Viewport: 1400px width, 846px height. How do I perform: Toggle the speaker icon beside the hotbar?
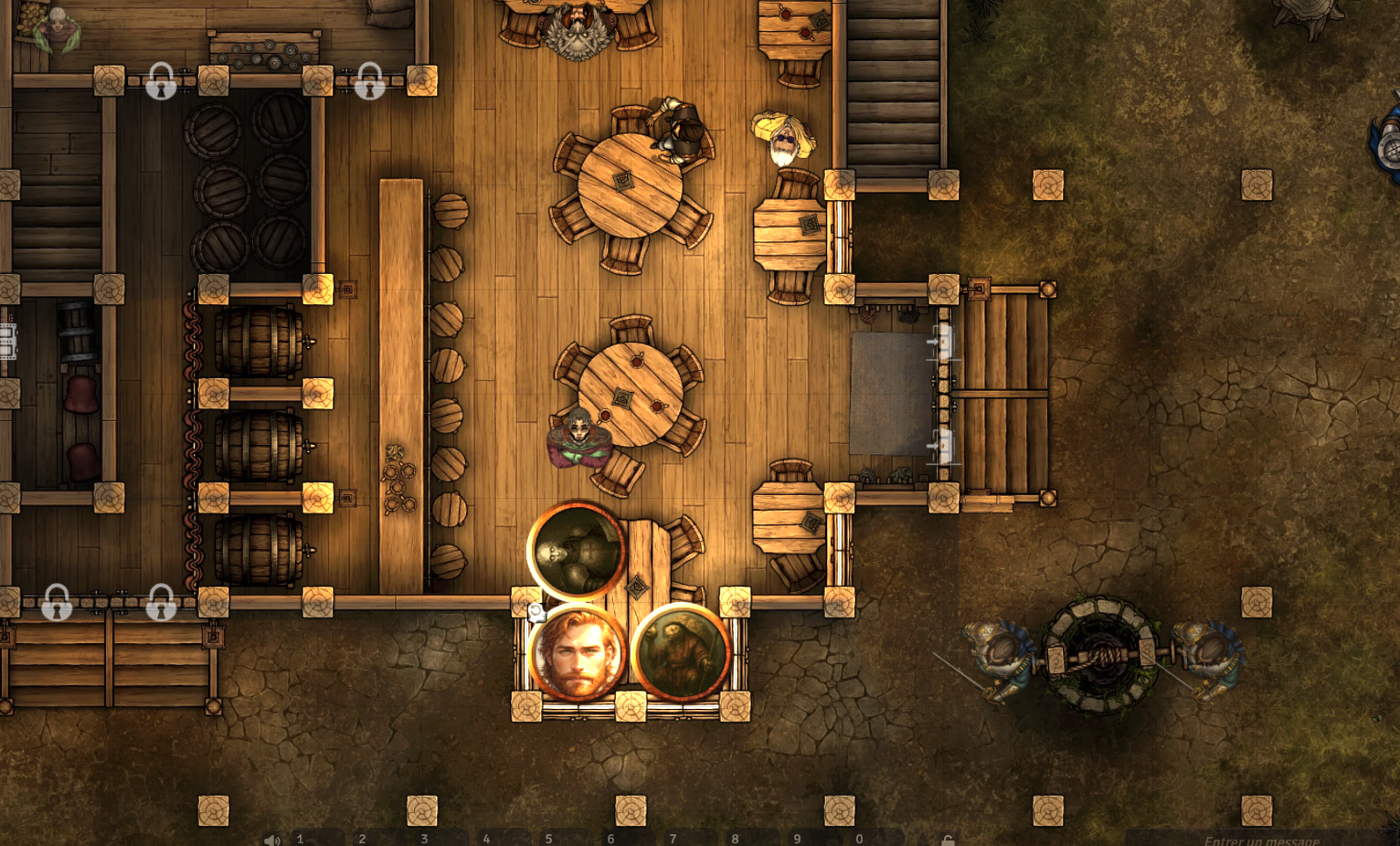pos(271,840)
